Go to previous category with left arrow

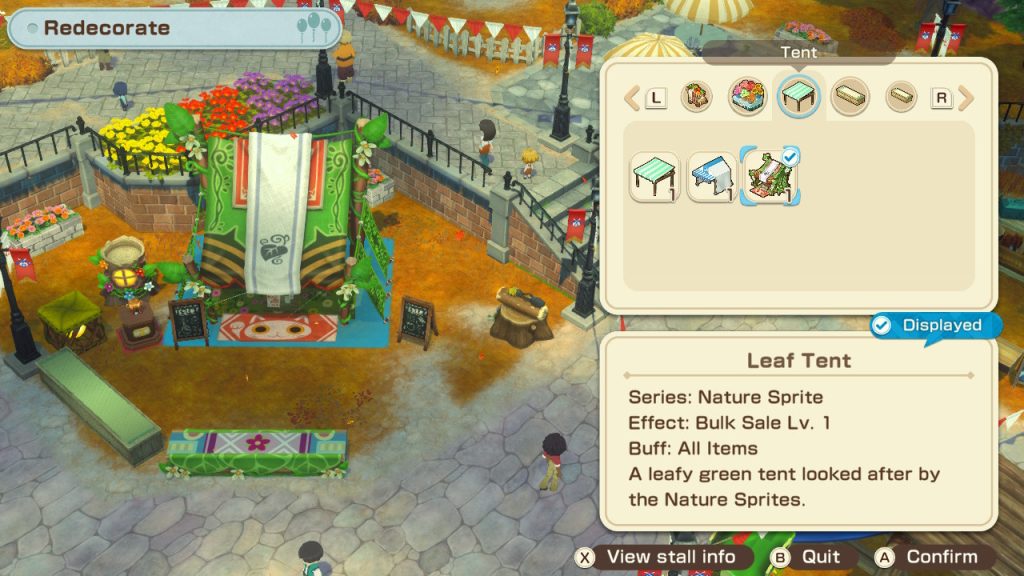tap(632, 98)
